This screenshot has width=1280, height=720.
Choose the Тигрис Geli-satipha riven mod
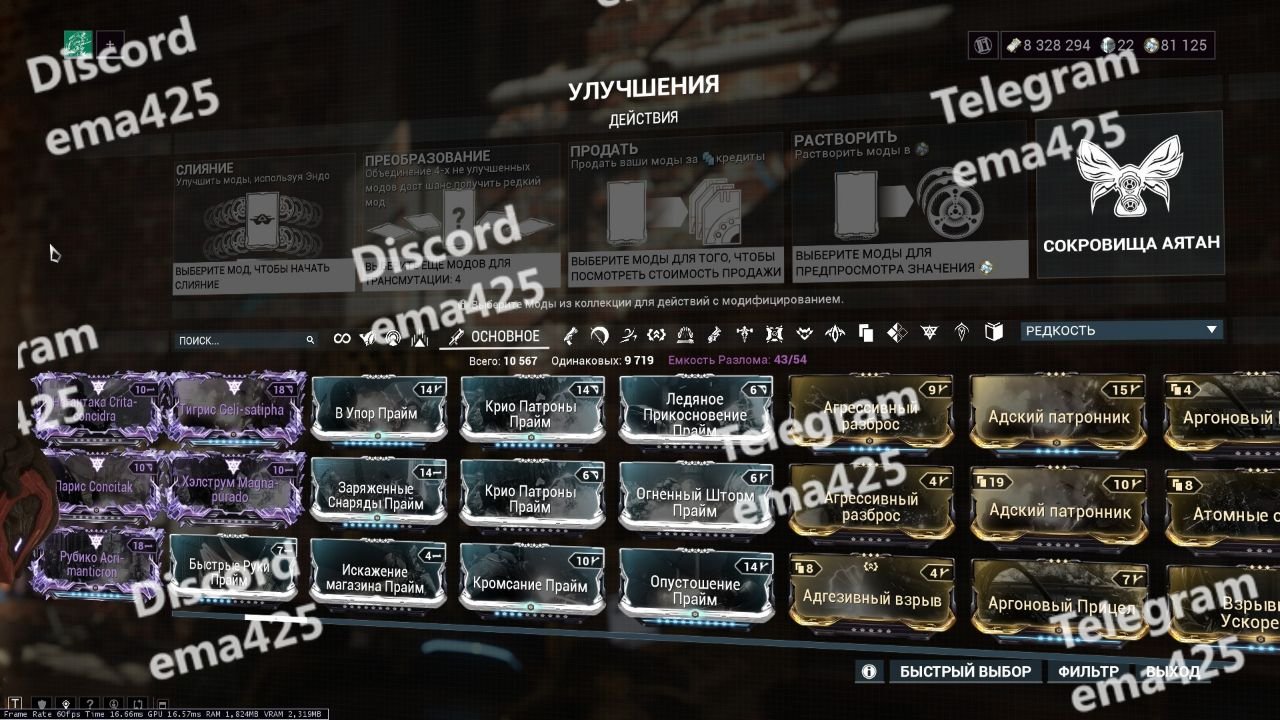(233, 408)
